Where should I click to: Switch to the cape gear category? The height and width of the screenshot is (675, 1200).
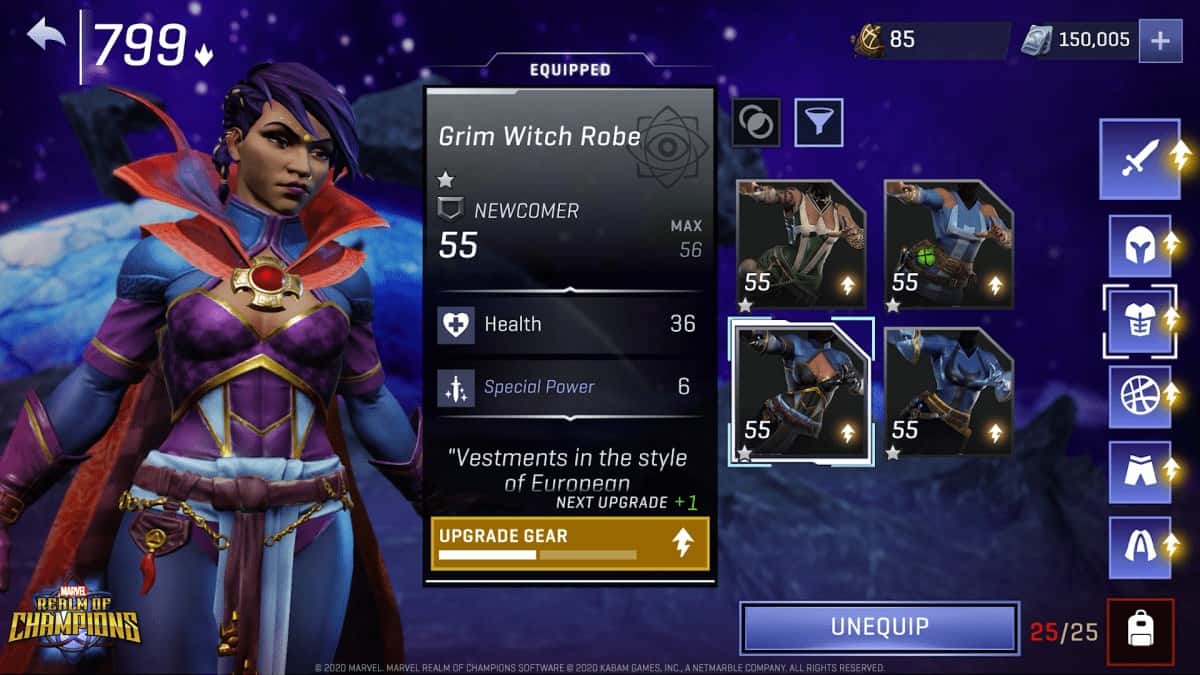tap(1140, 546)
